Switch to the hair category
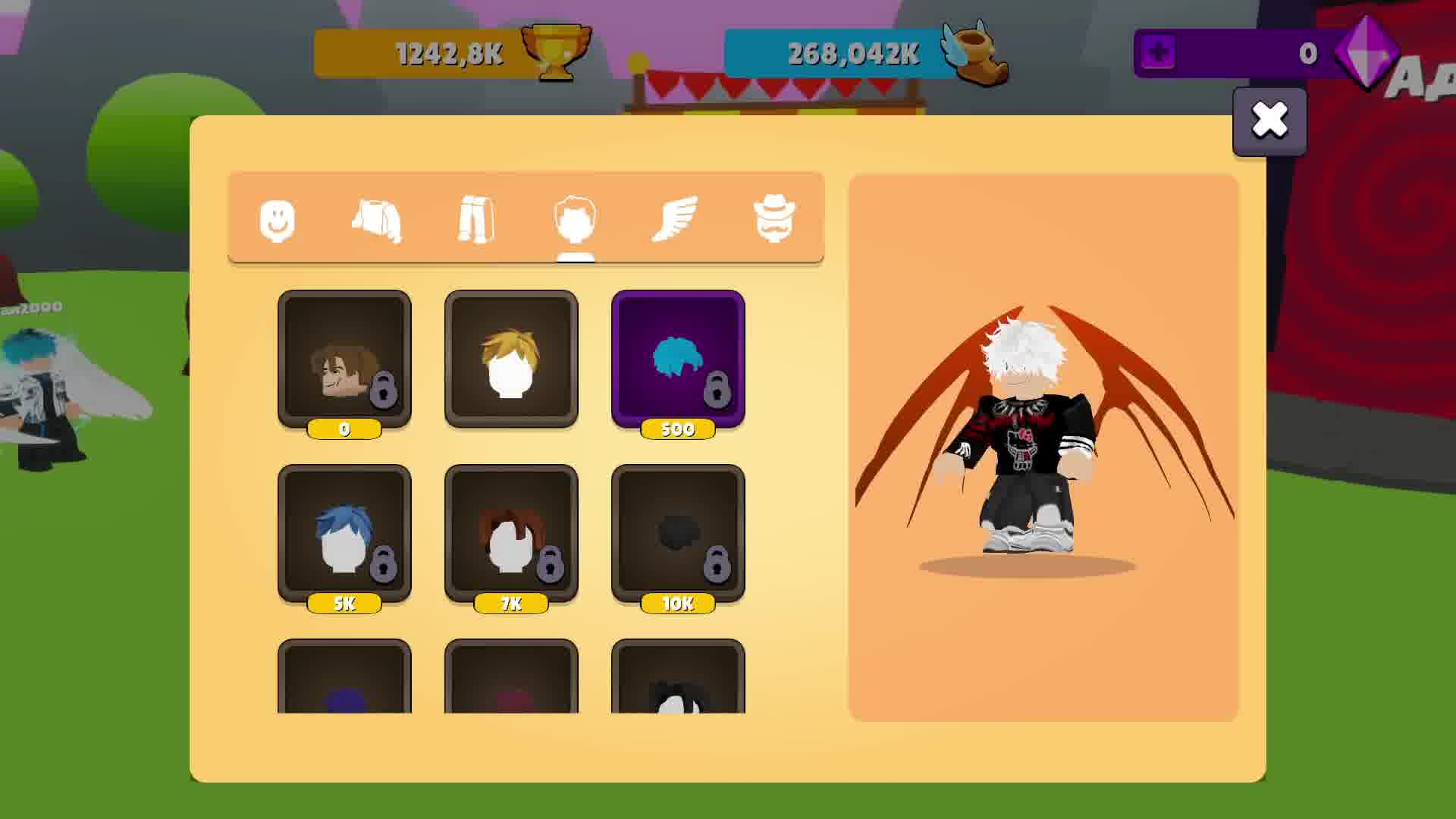1456x819 pixels. pyautogui.click(x=576, y=220)
